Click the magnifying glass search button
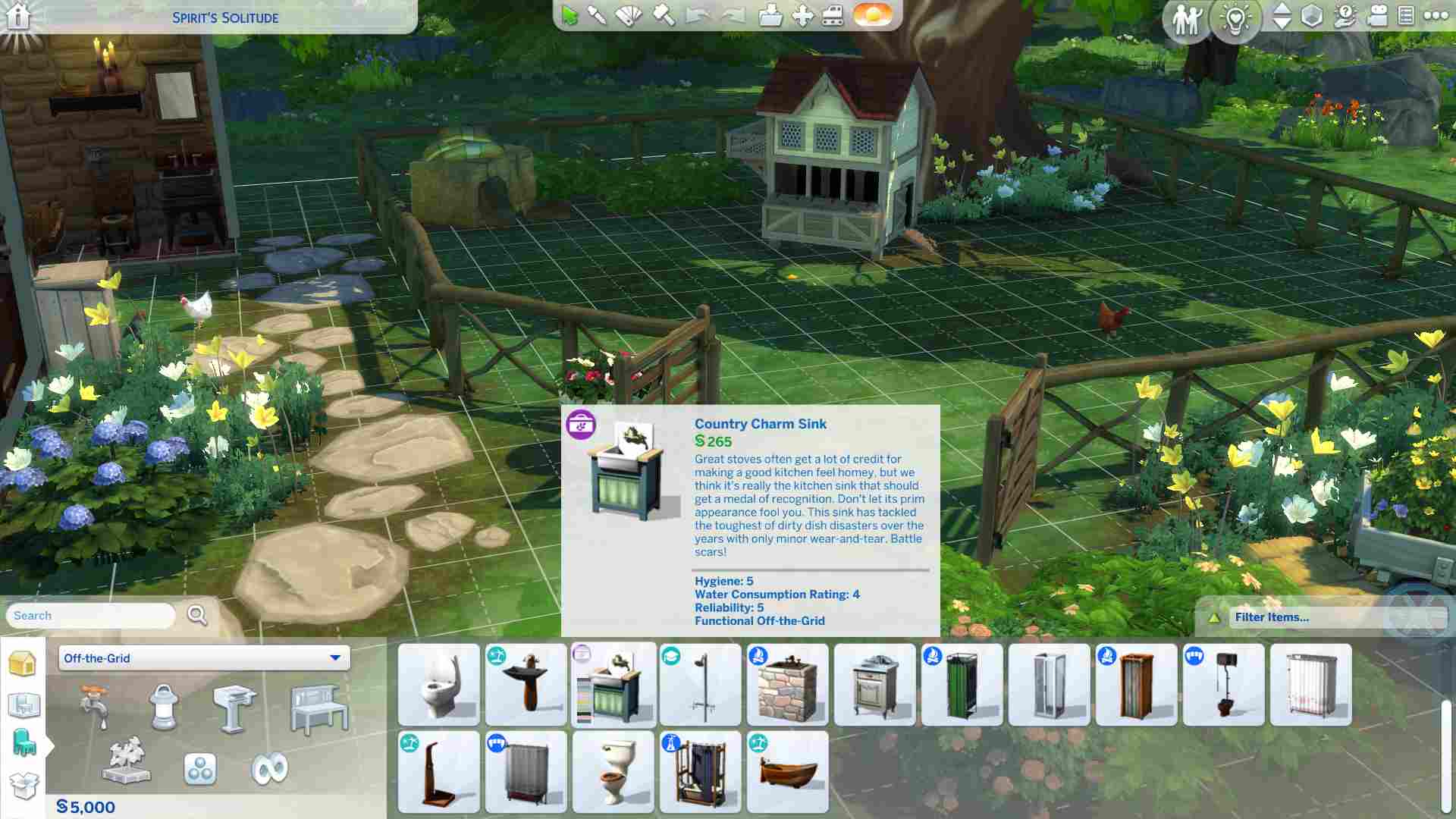Screen dimensions: 1456x819 197,615
